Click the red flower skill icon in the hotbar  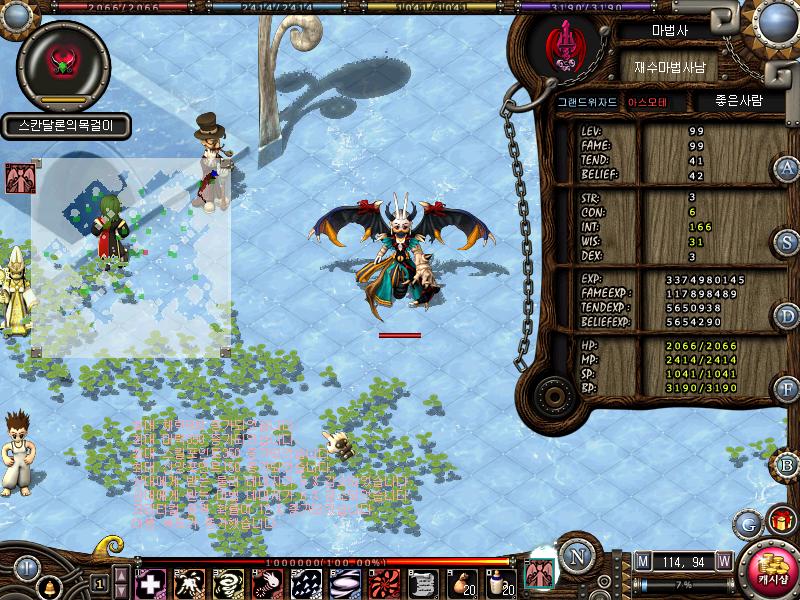[x=383, y=583]
